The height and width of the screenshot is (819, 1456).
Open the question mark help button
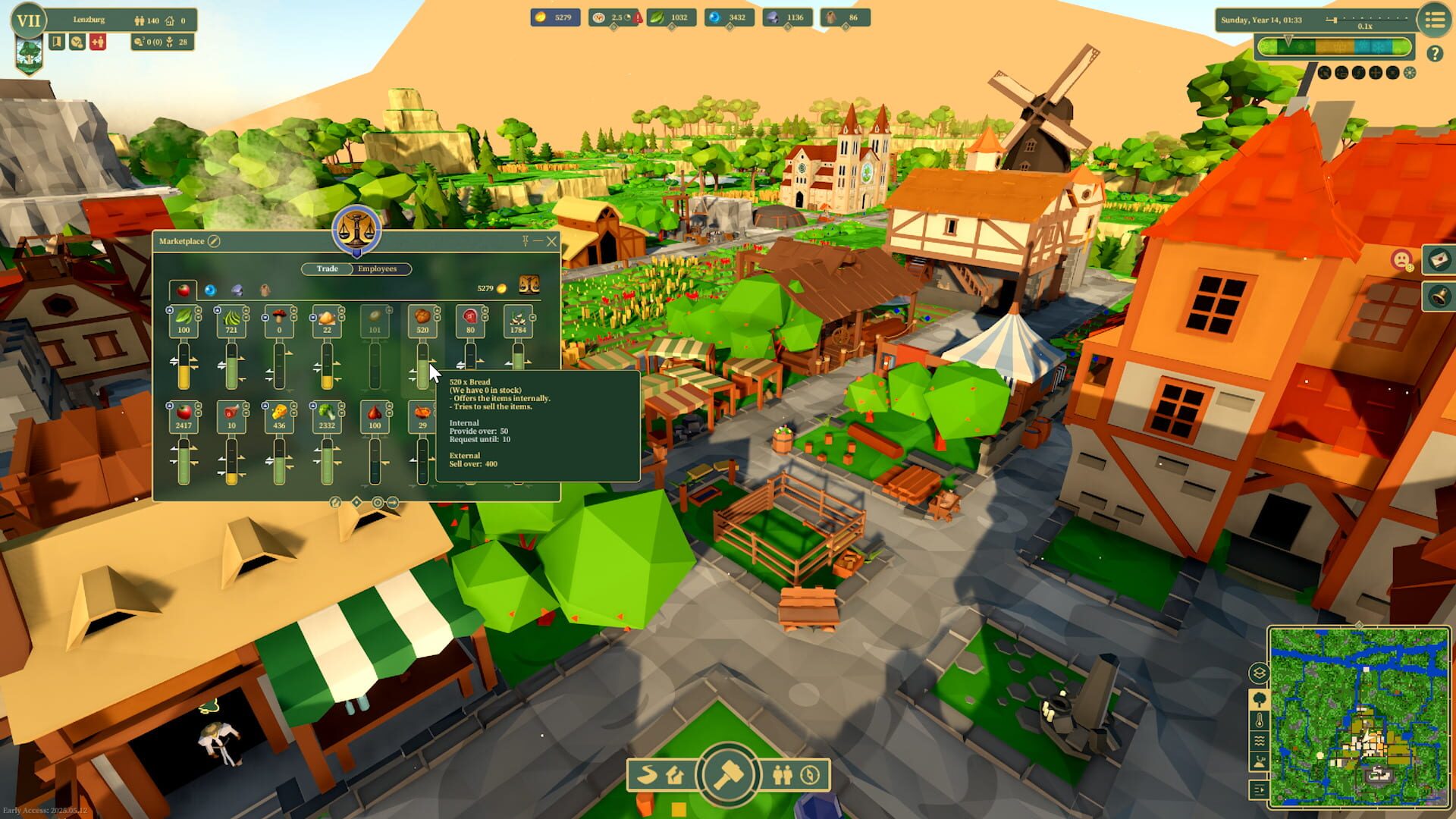click(1434, 53)
